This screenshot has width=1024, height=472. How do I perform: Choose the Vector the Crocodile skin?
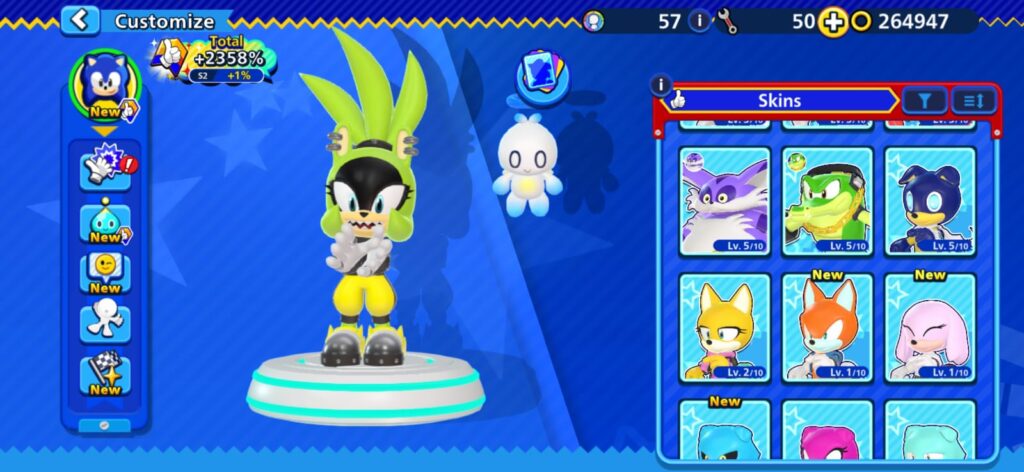pyautogui.click(x=827, y=202)
